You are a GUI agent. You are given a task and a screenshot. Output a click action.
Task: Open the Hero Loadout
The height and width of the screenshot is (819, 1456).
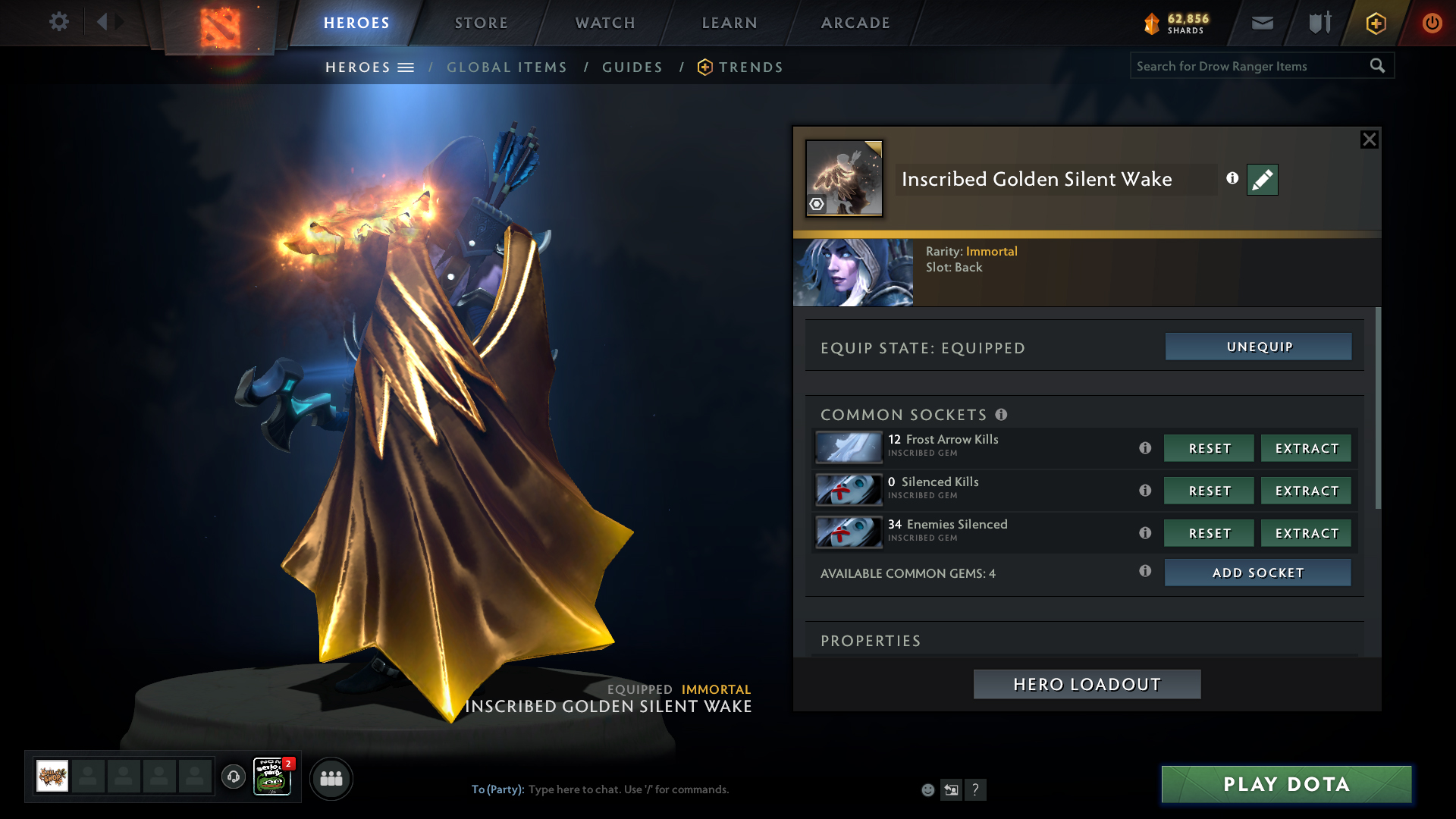(x=1087, y=684)
